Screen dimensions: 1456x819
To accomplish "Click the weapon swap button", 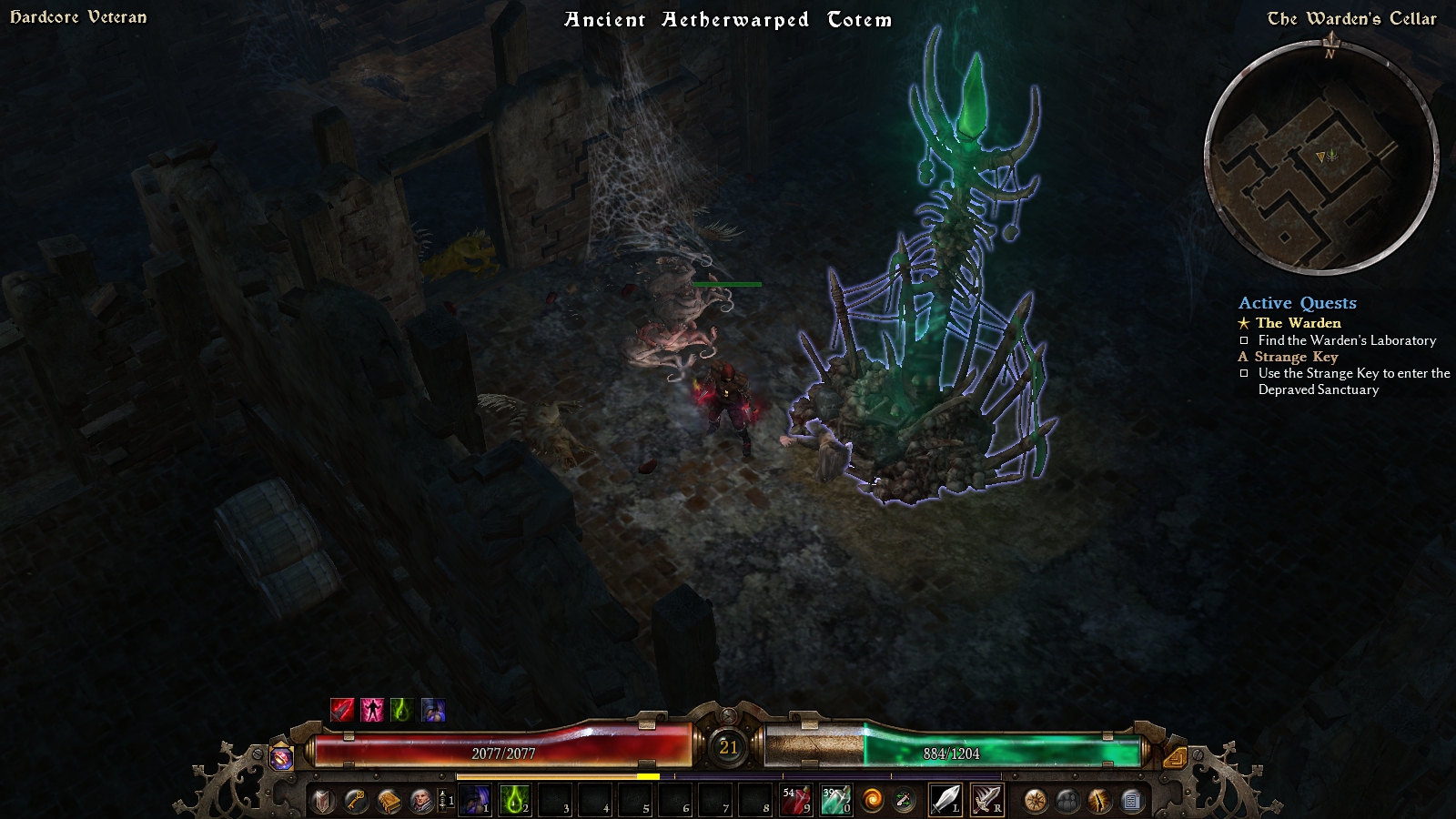I will (x=904, y=801).
